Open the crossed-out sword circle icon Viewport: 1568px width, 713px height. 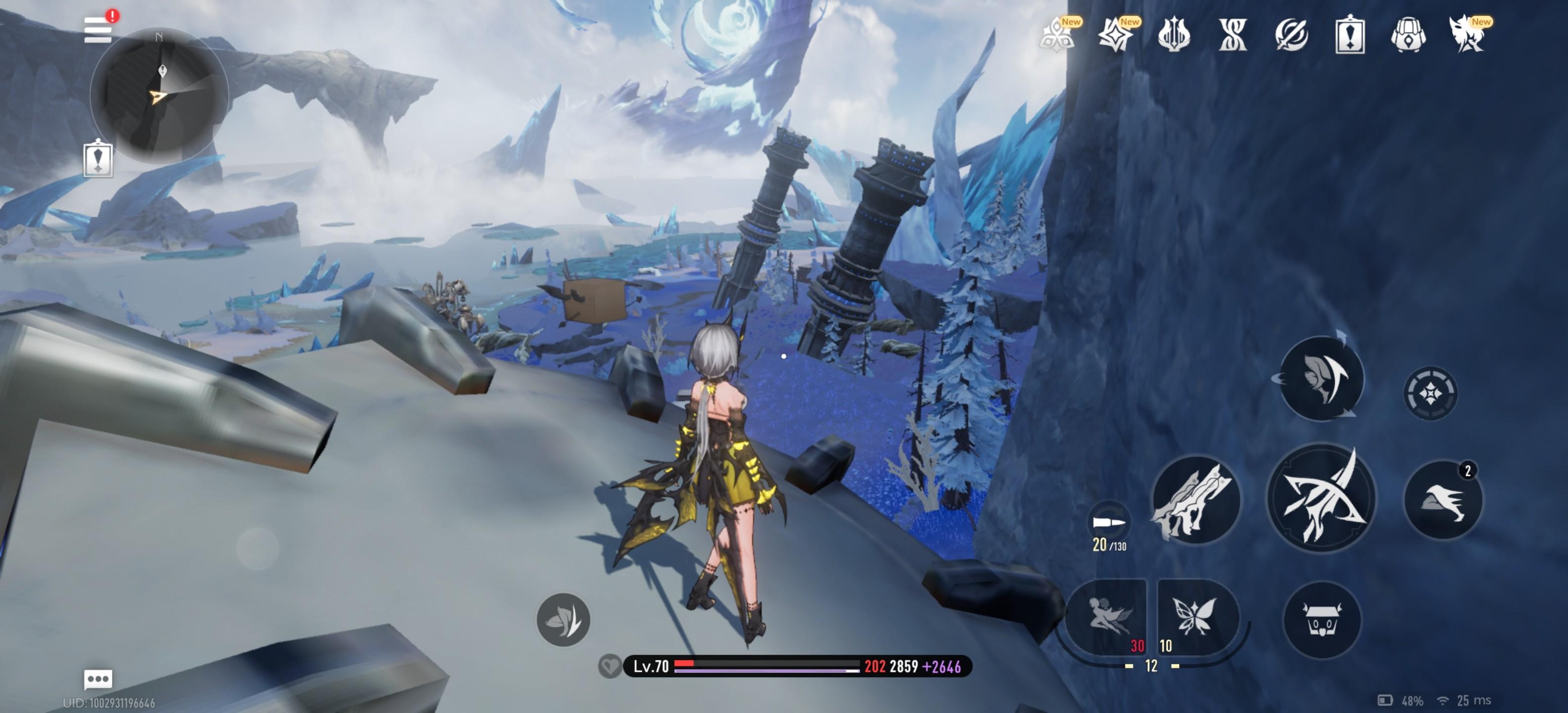tap(1291, 35)
